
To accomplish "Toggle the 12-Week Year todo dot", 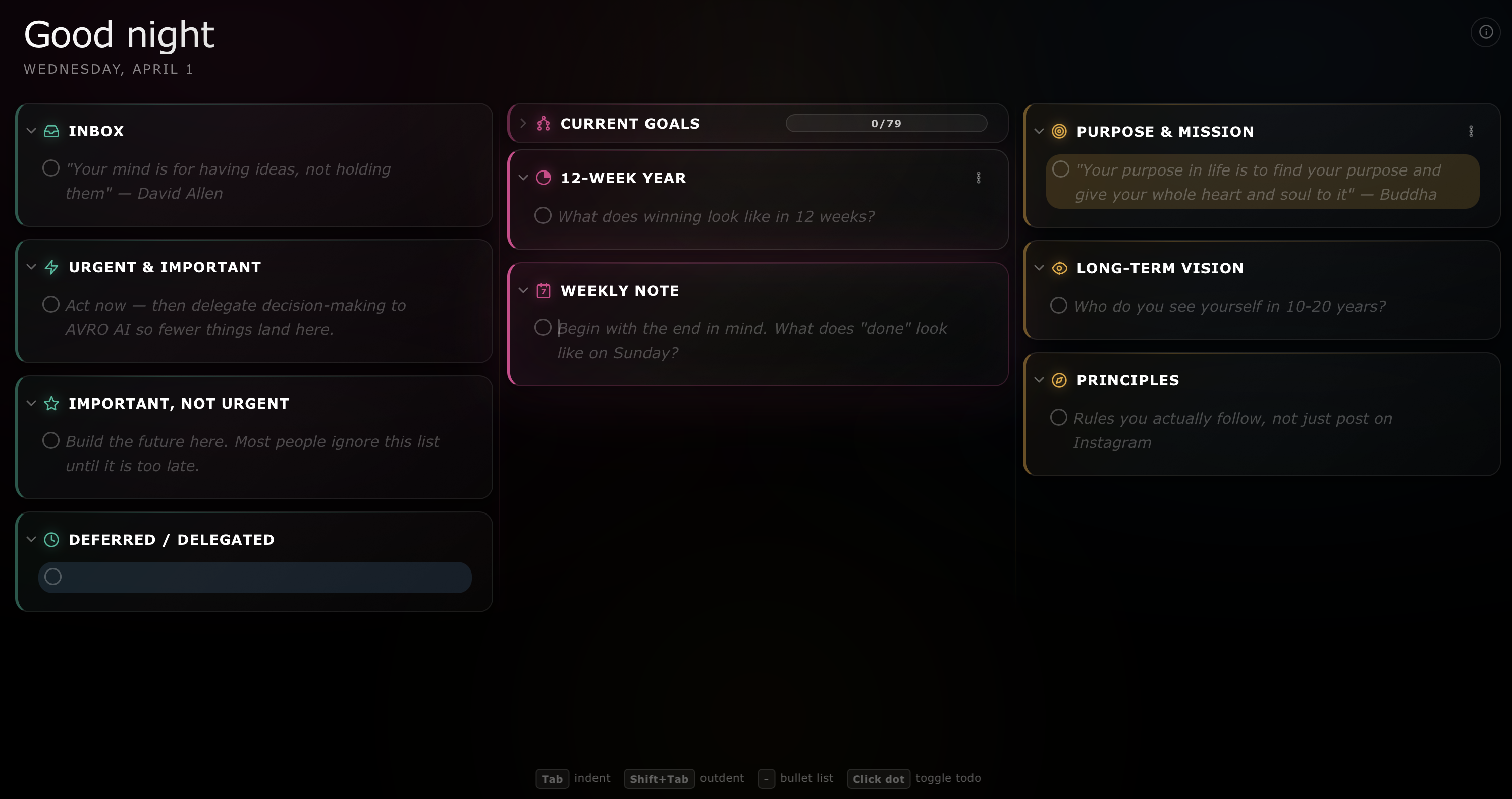I will pyautogui.click(x=543, y=216).
